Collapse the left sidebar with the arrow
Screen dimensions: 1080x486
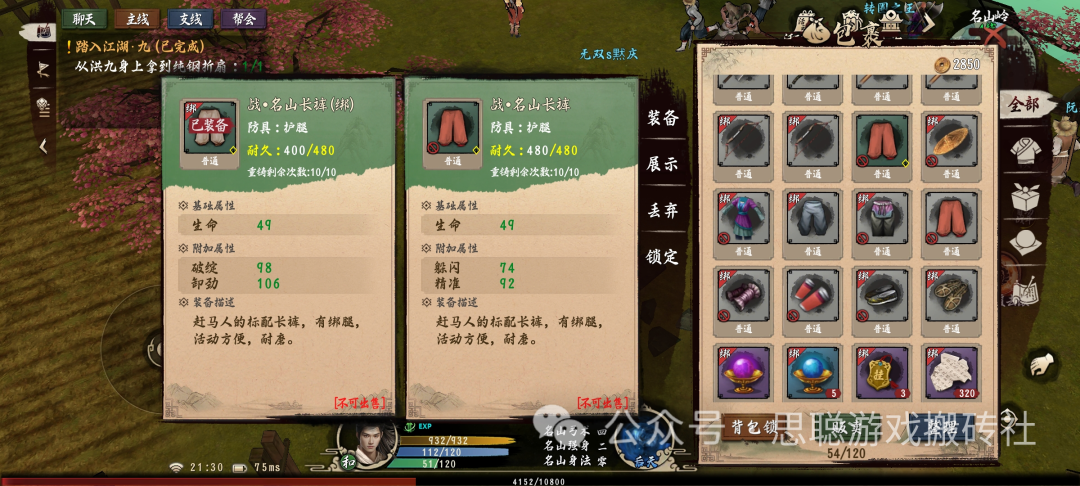coord(43,146)
